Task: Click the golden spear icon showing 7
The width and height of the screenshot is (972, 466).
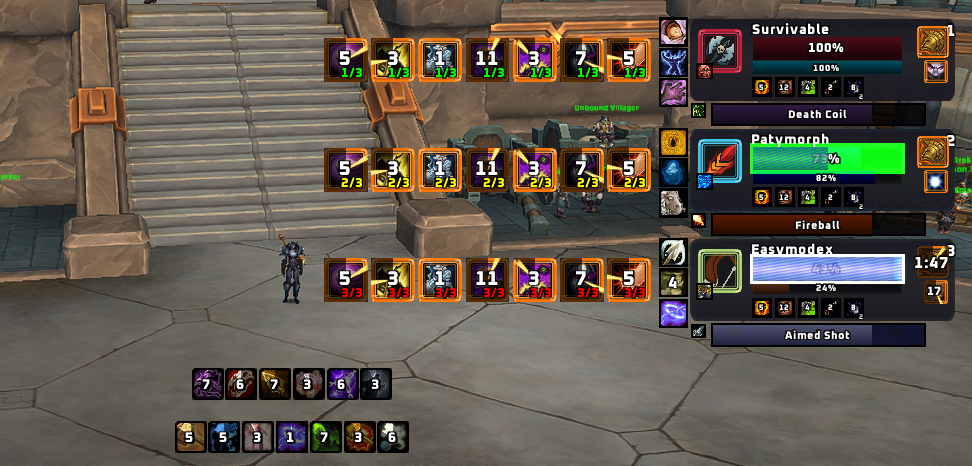Action: [x=274, y=384]
